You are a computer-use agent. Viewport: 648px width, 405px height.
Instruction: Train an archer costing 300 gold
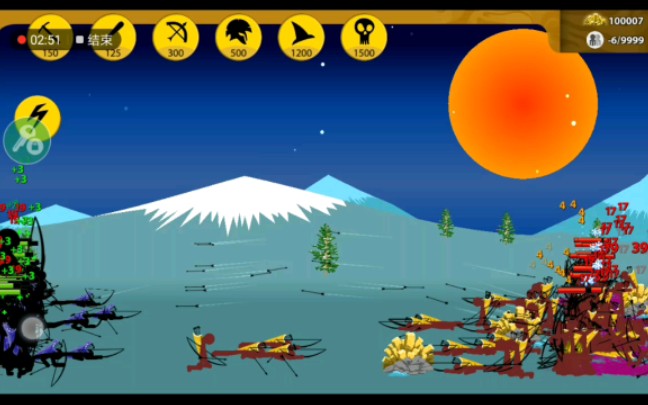(175, 37)
